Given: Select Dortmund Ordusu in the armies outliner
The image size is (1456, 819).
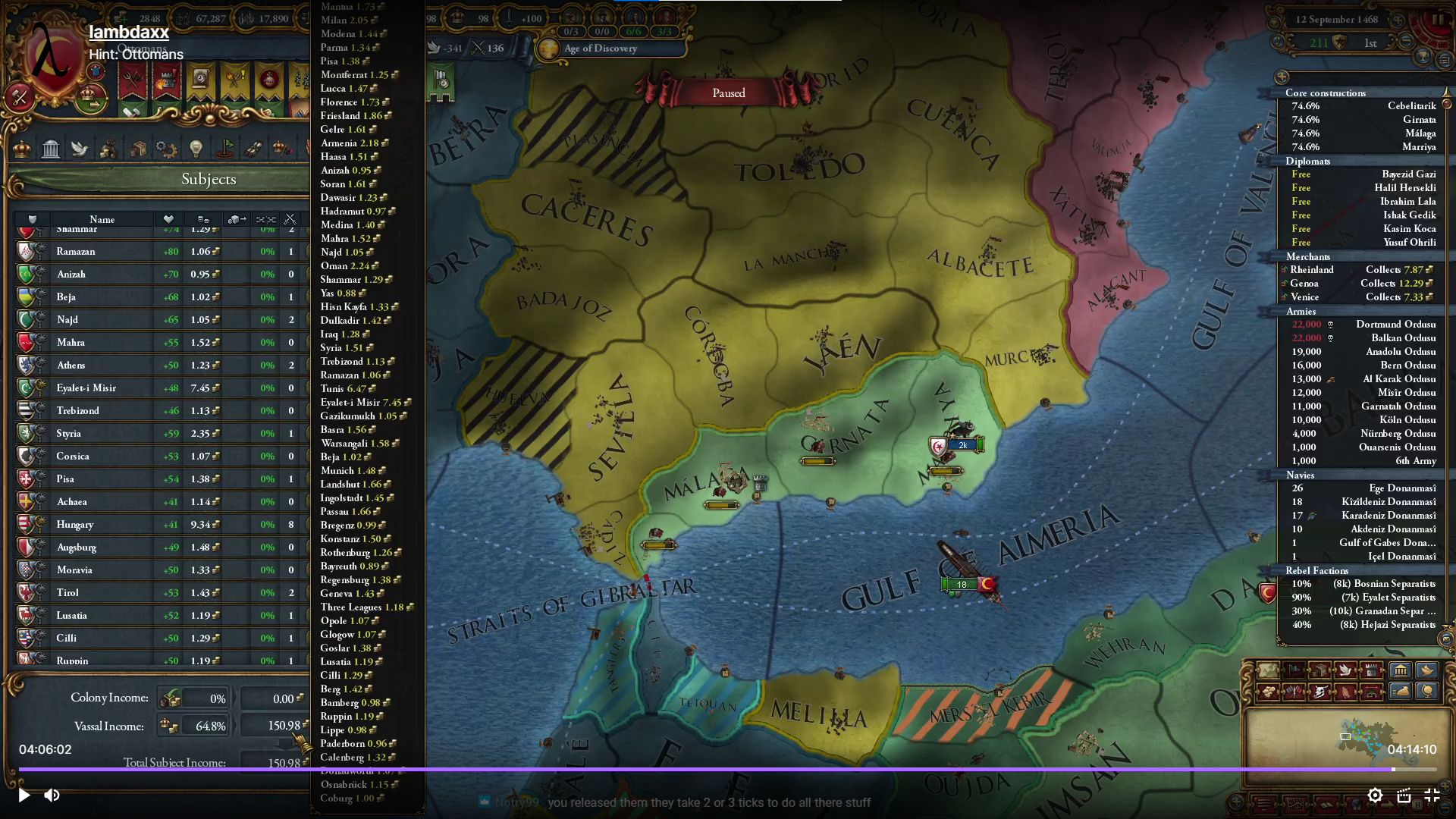Looking at the screenshot, I should pyautogui.click(x=1395, y=324).
